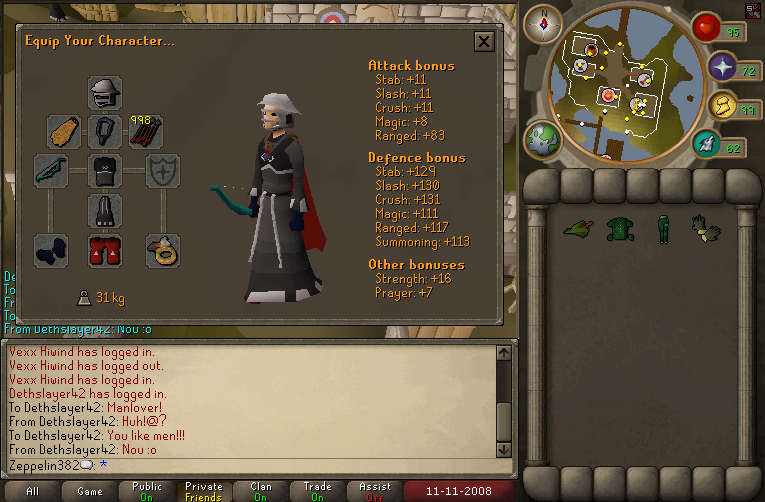
Task: Click the body armour equipment slot
Action: (x=105, y=171)
